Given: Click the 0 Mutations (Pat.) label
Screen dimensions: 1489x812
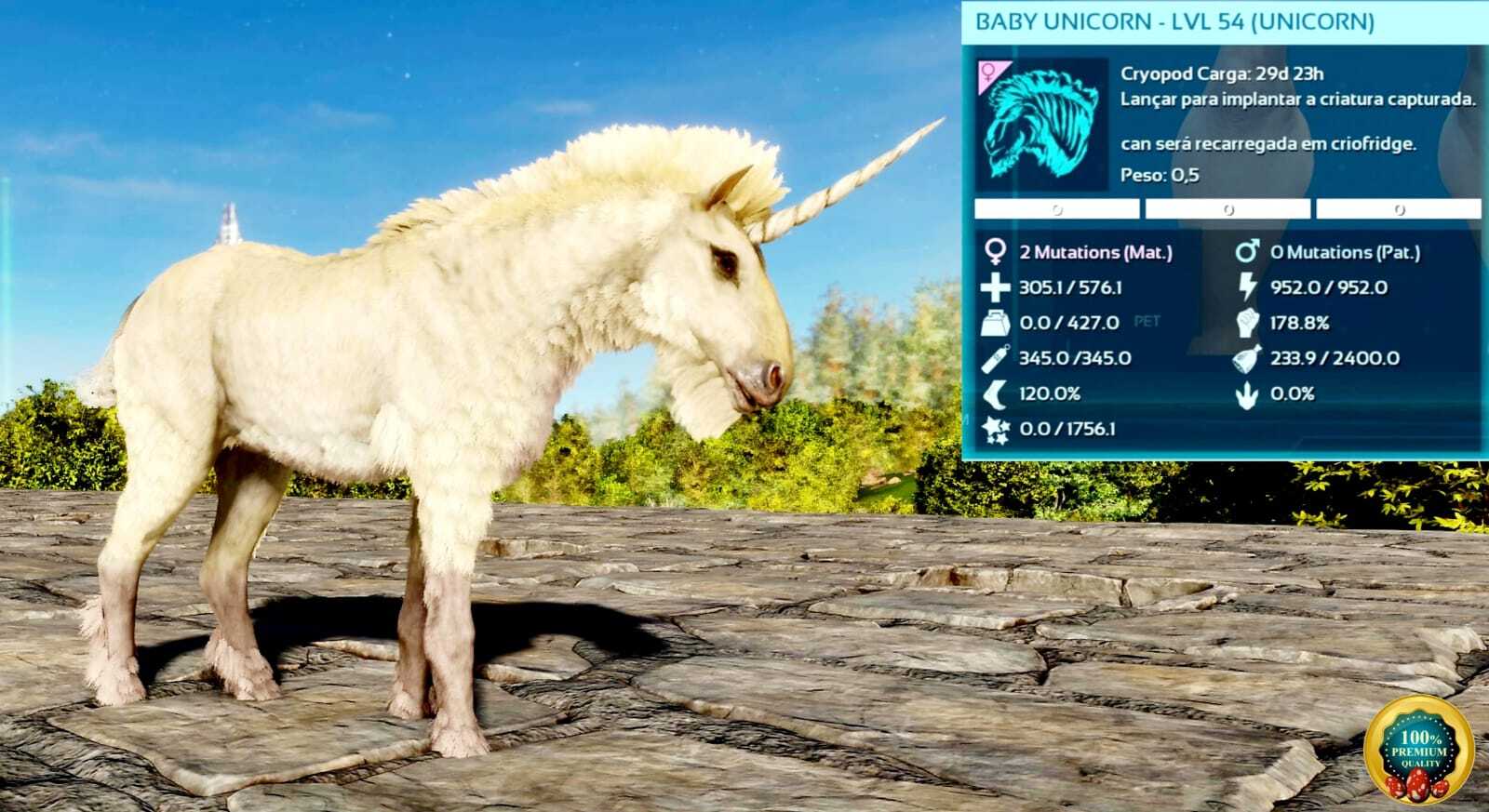Looking at the screenshot, I should point(1347,250).
